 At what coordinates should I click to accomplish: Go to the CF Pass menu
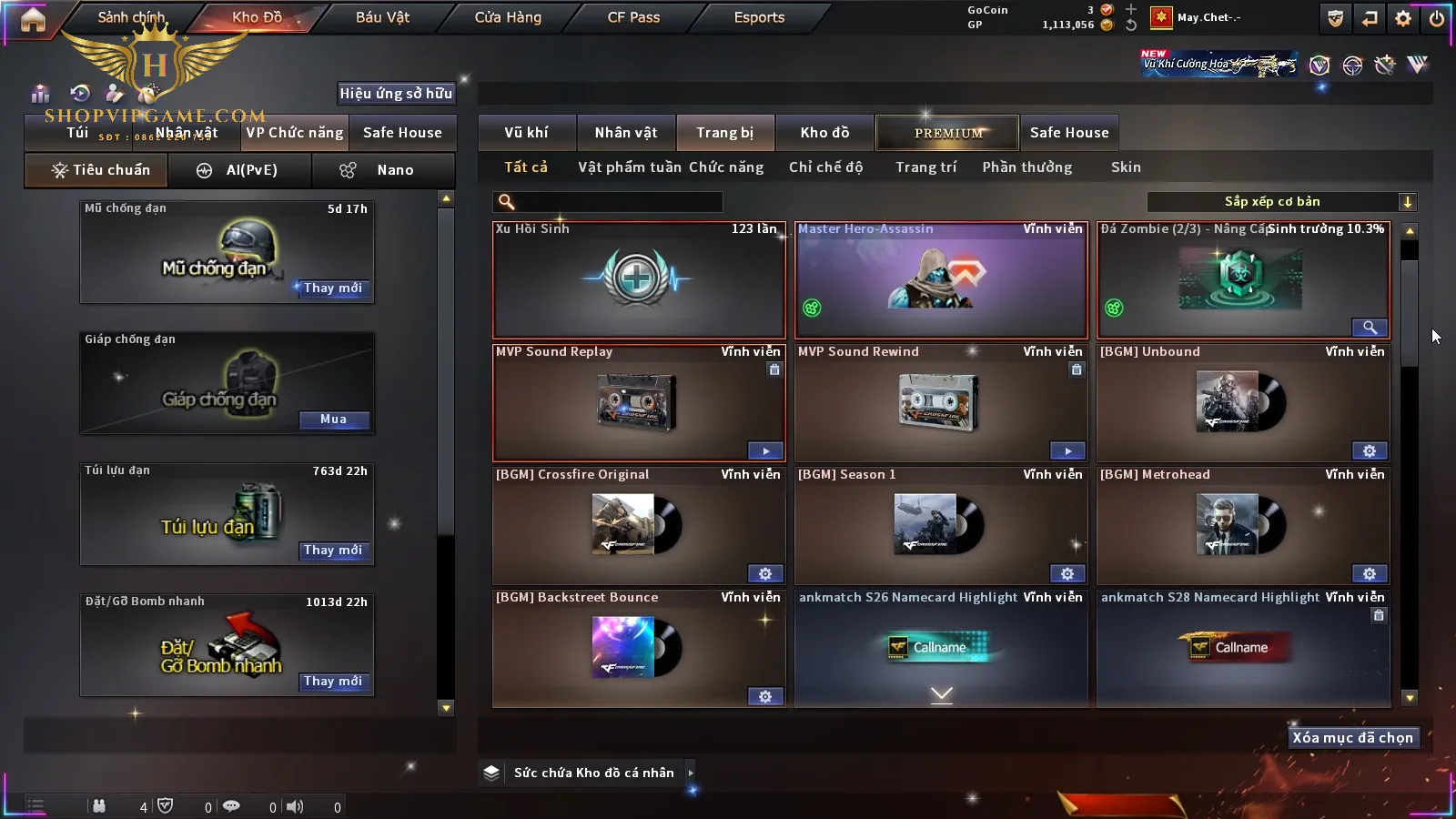(633, 17)
